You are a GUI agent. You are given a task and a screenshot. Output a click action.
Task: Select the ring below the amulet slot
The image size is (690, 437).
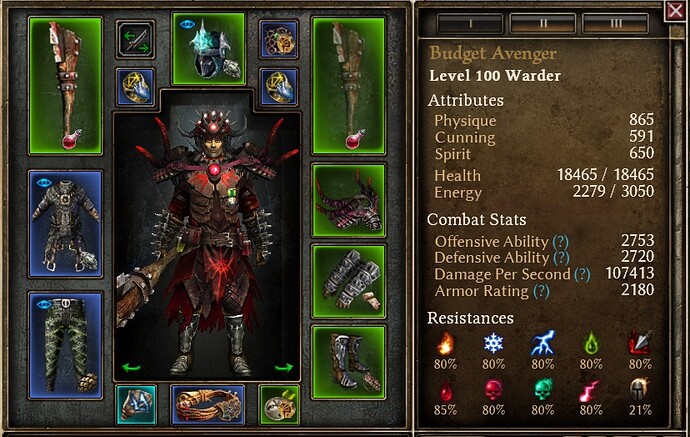(x=279, y=86)
